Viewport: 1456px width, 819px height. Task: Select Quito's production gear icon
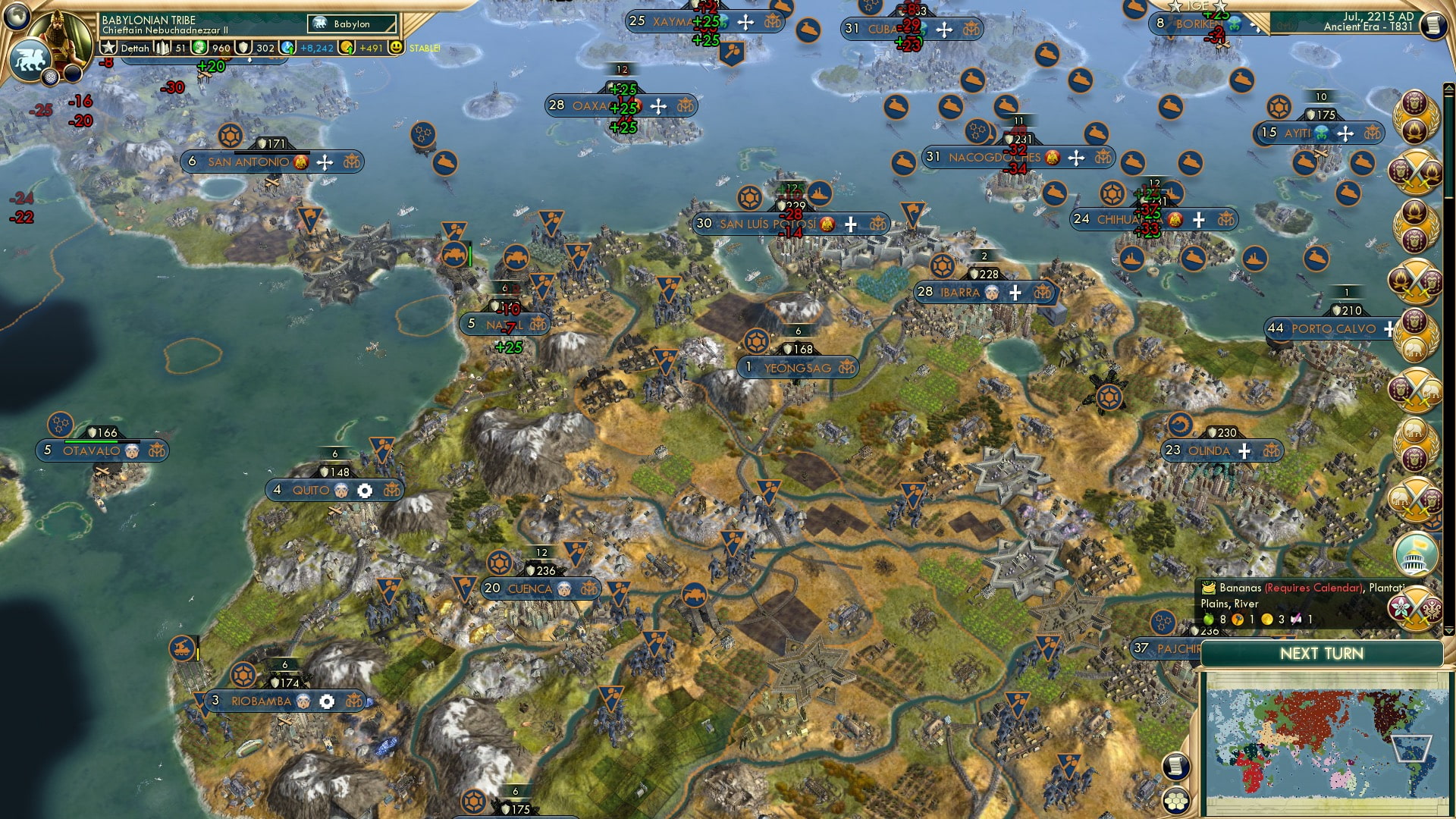pos(365,491)
